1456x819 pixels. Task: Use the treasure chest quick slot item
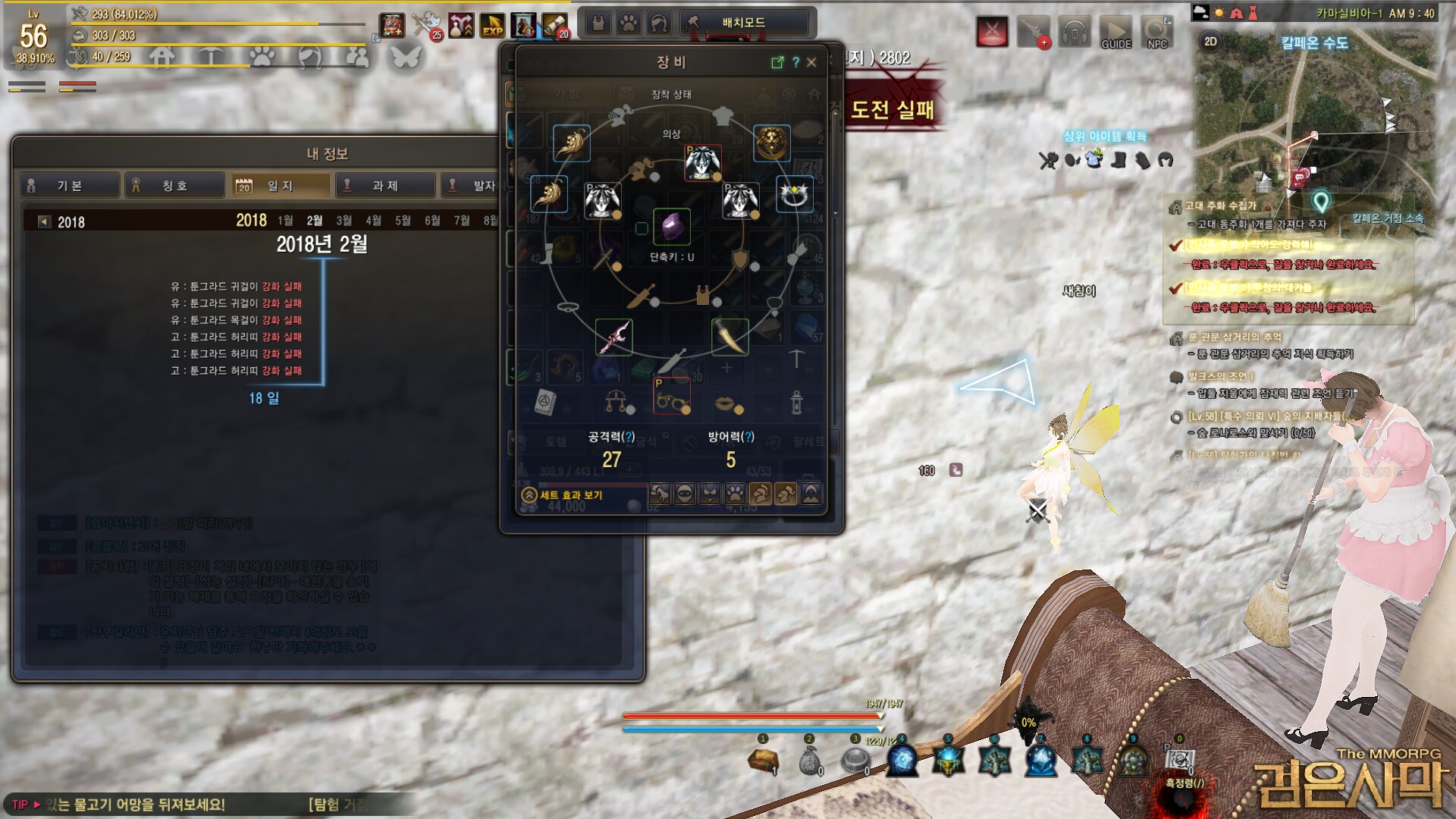(763, 759)
